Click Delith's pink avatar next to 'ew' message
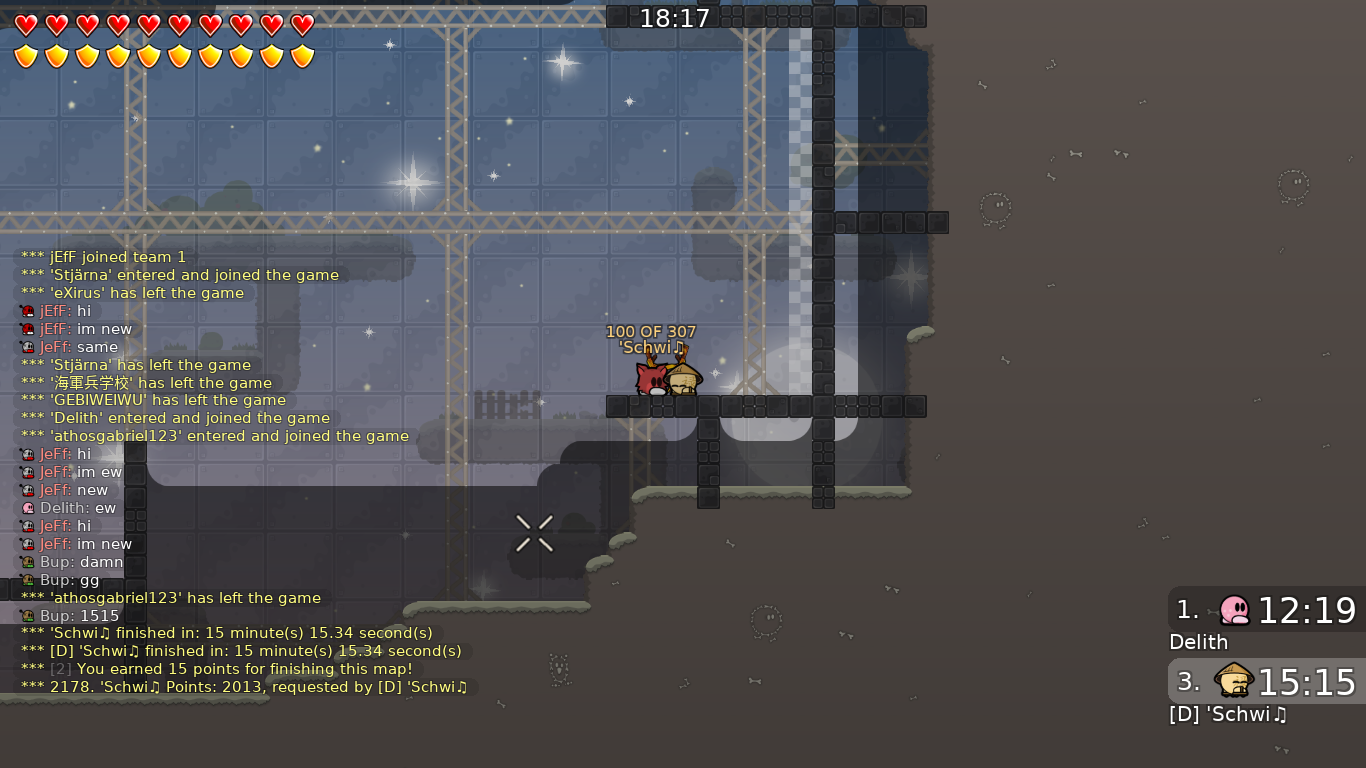This screenshot has height=768, width=1366. pos(27,508)
